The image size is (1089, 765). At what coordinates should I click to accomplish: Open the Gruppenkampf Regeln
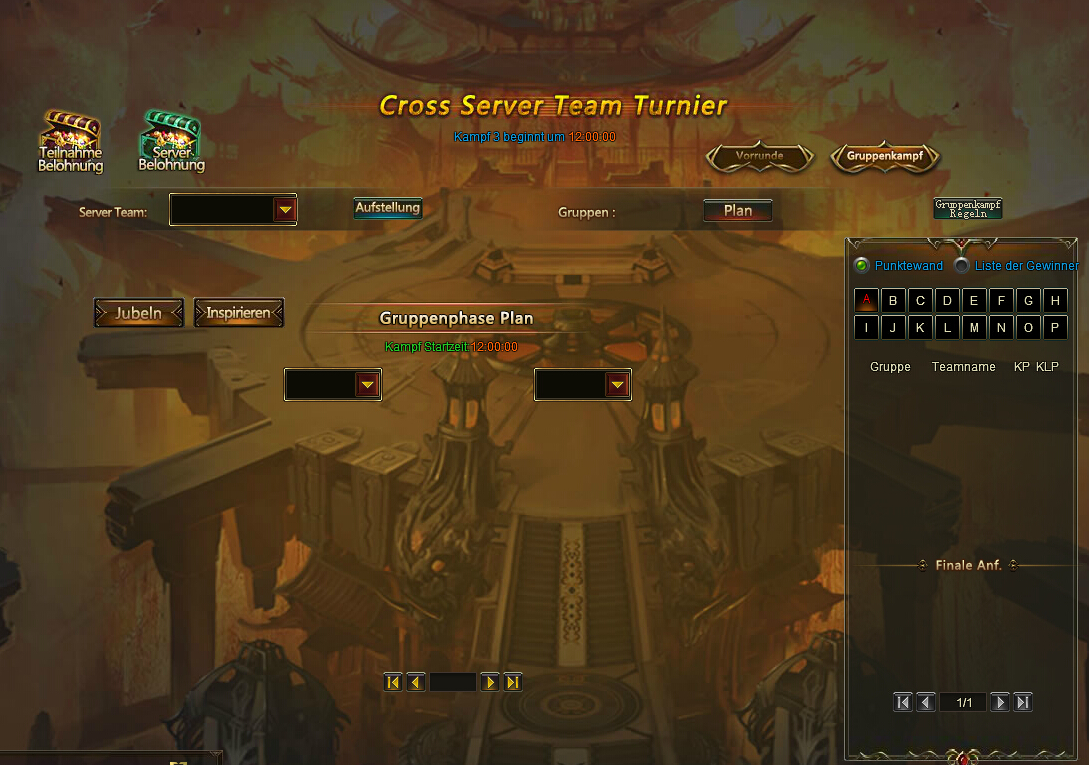pyautogui.click(x=967, y=208)
